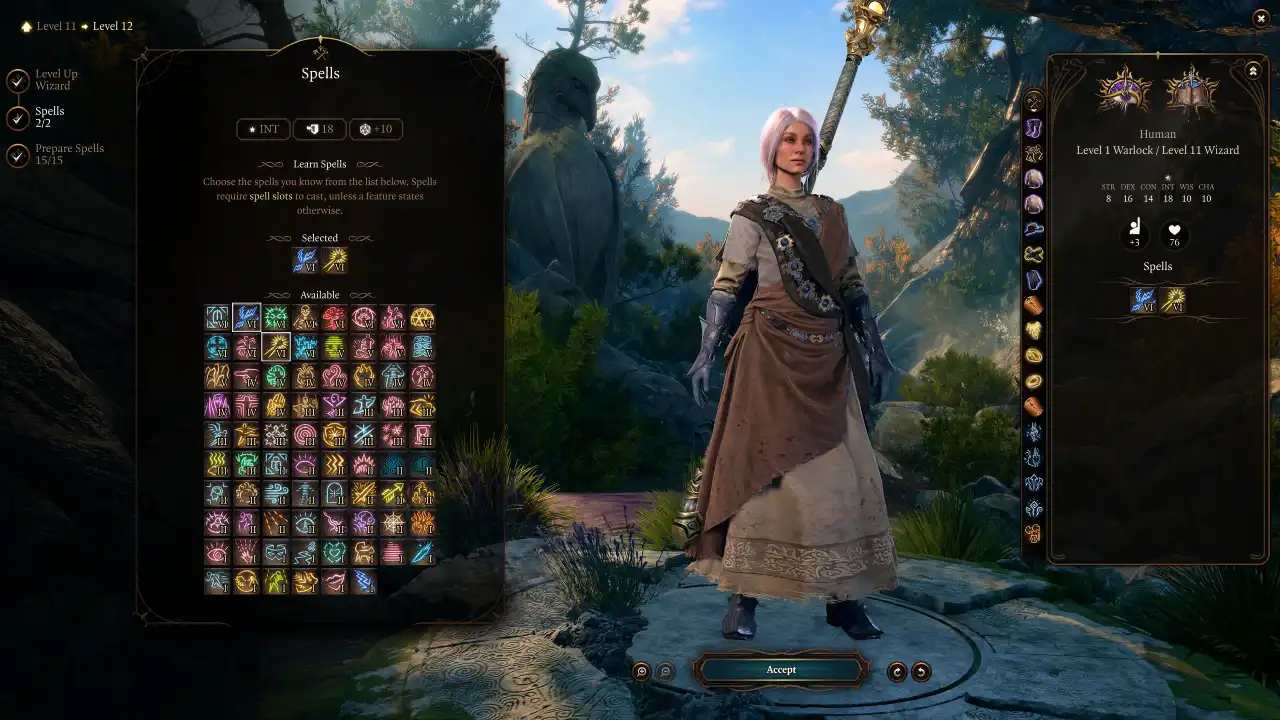The width and height of the screenshot is (1280, 720).
Task: Open the Level Up Wizard step
Action: (x=18, y=80)
